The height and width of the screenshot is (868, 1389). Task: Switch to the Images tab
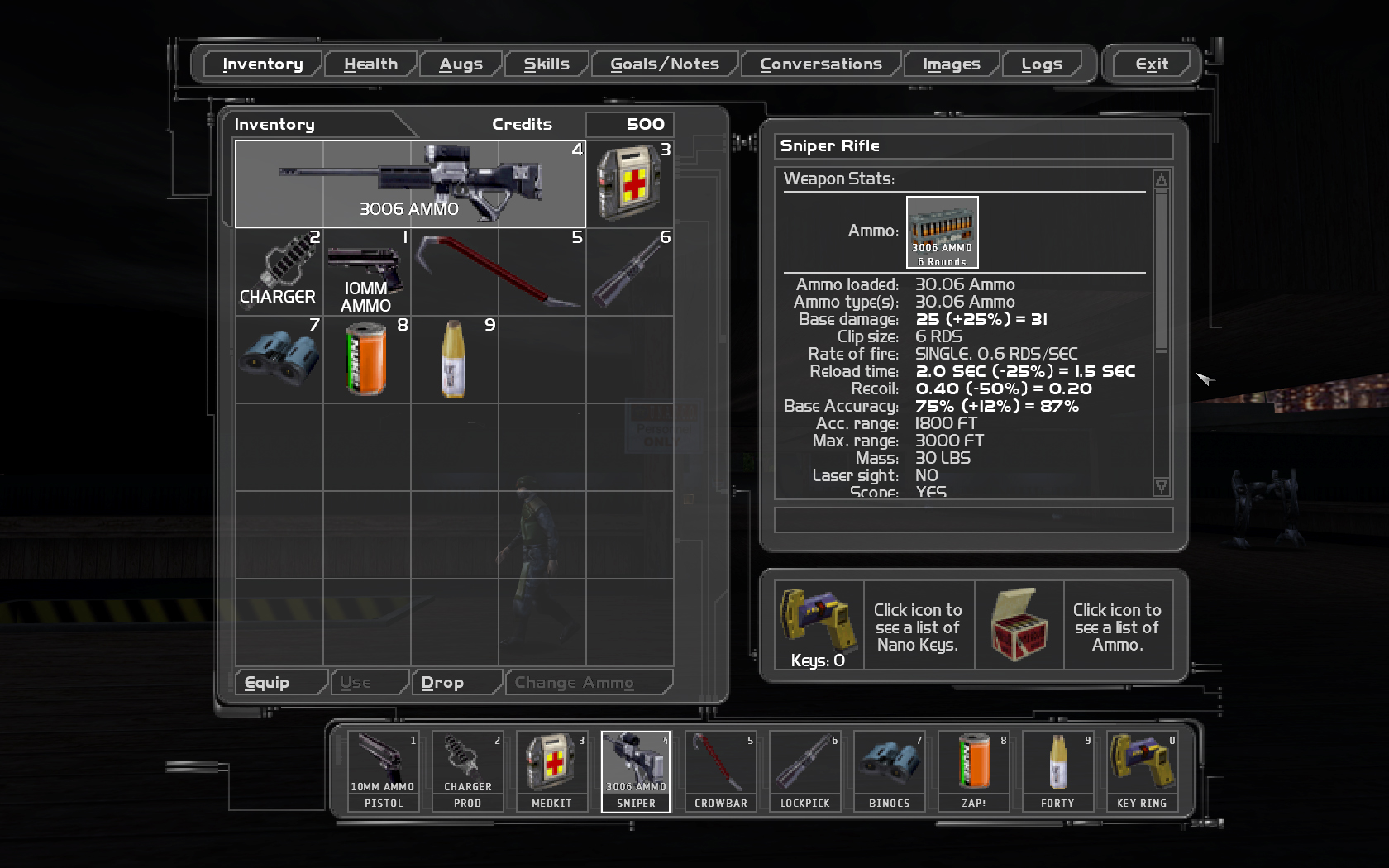951,64
